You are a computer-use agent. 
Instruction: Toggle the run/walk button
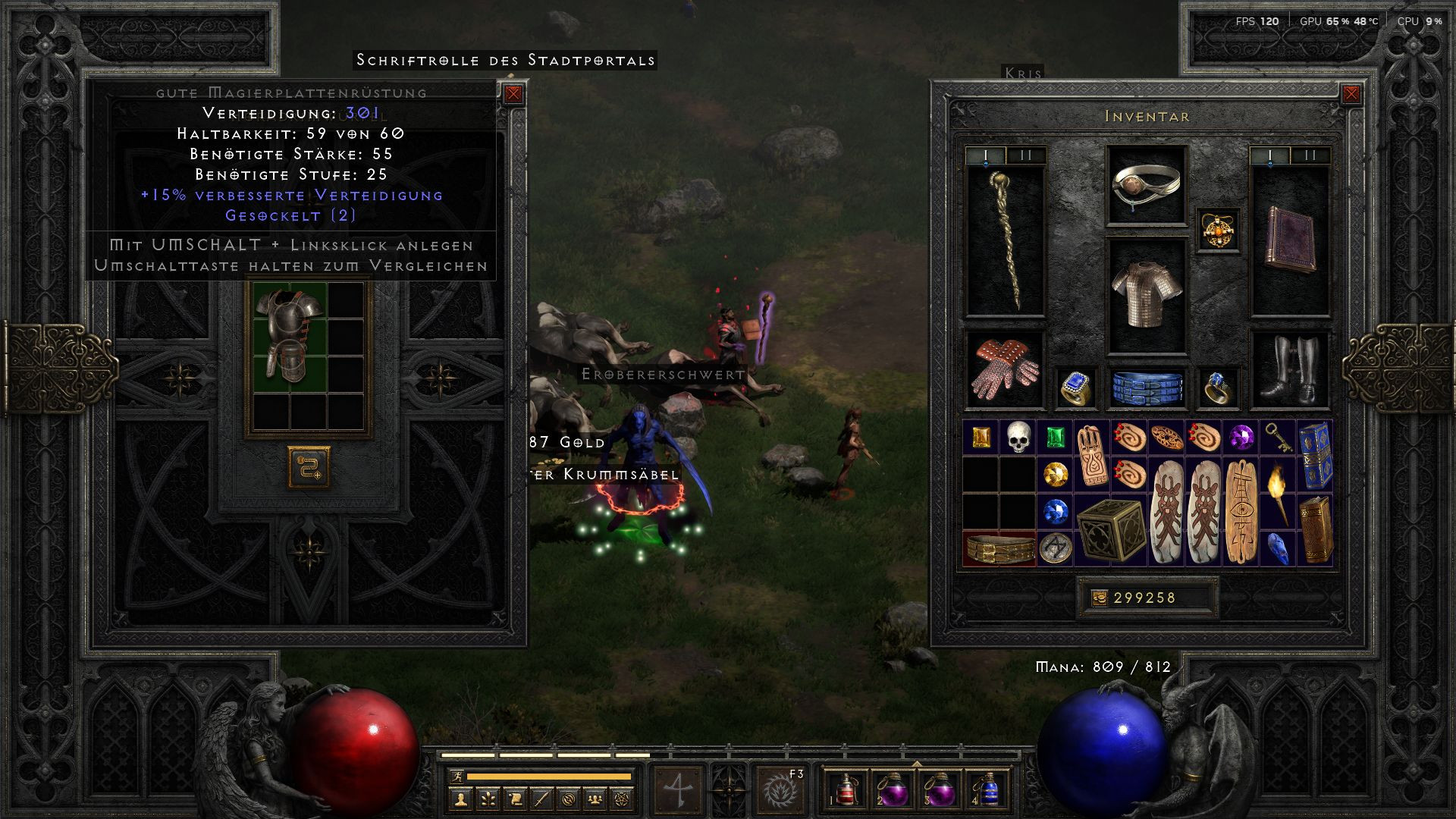[x=456, y=777]
